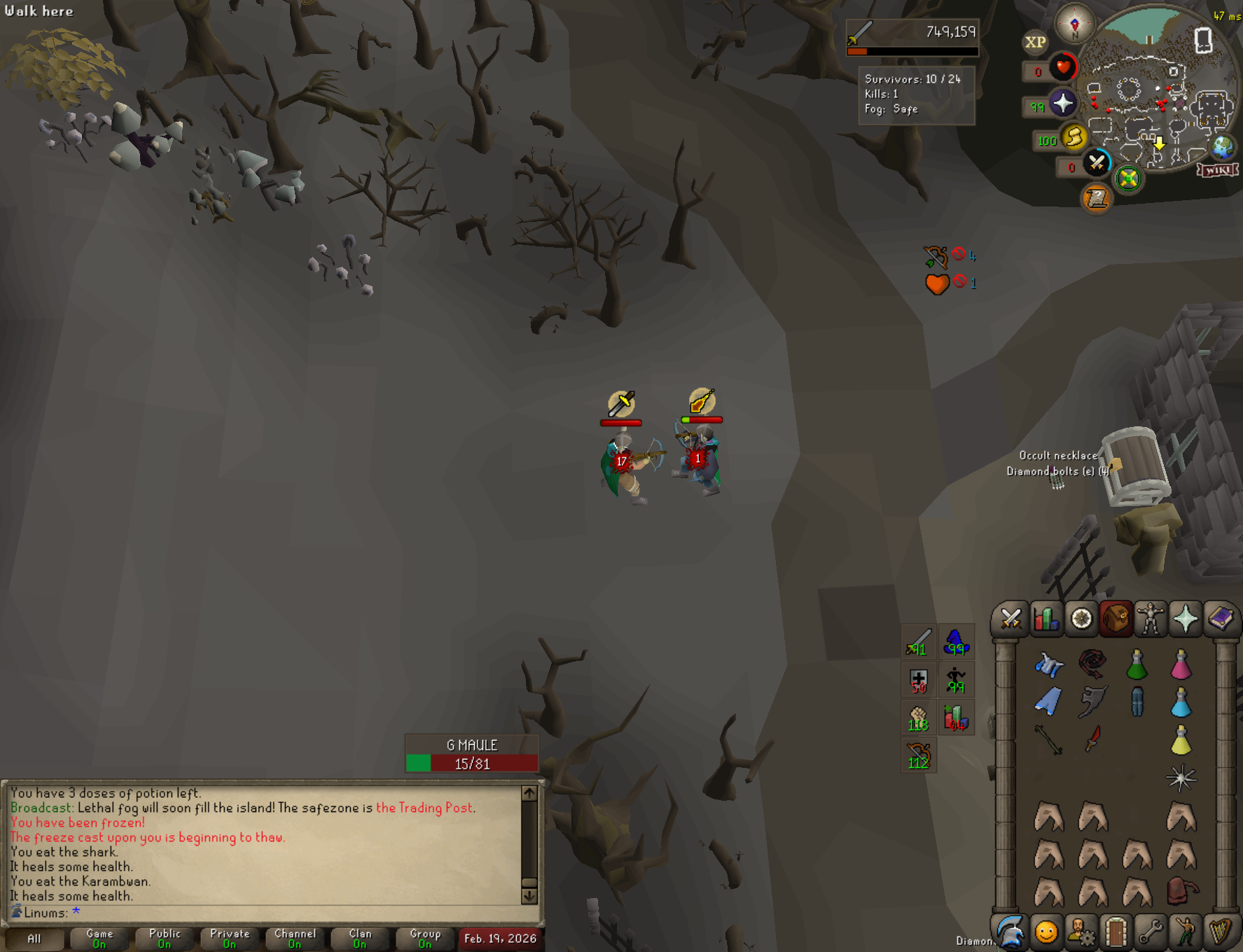Click the dark red whip item
The height and width of the screenshot is (952, 1243).
(x=1092, y=664)
